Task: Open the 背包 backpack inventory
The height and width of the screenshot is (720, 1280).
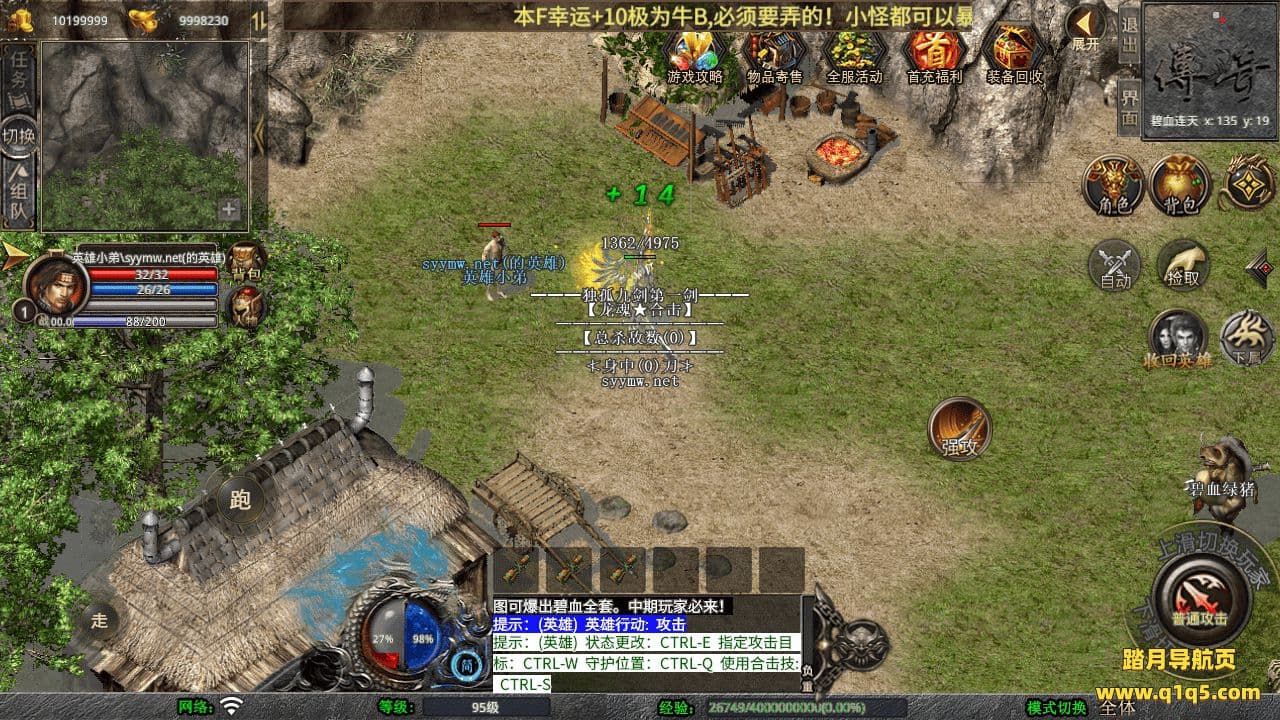Action: [1180, 185]
